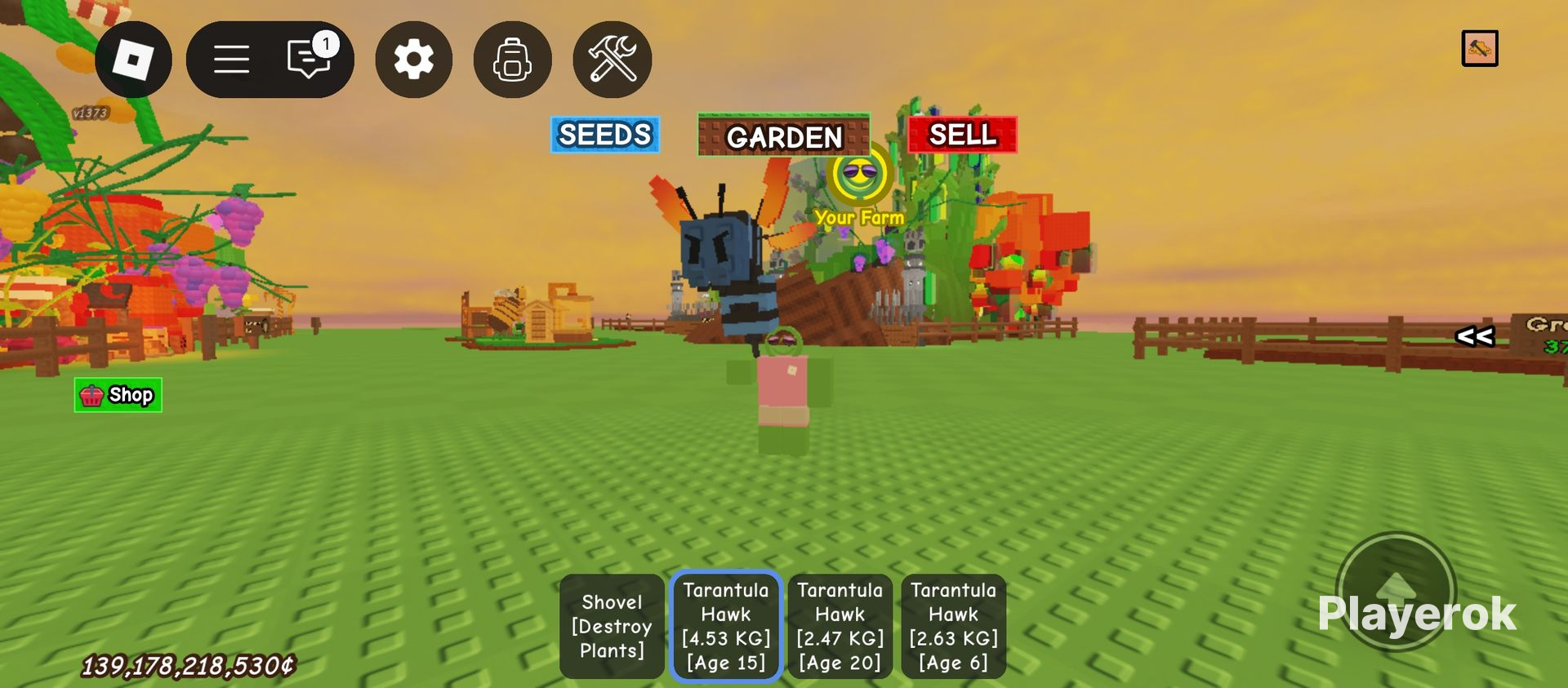
Task: Click the SELL button
Action: (961, 135)
